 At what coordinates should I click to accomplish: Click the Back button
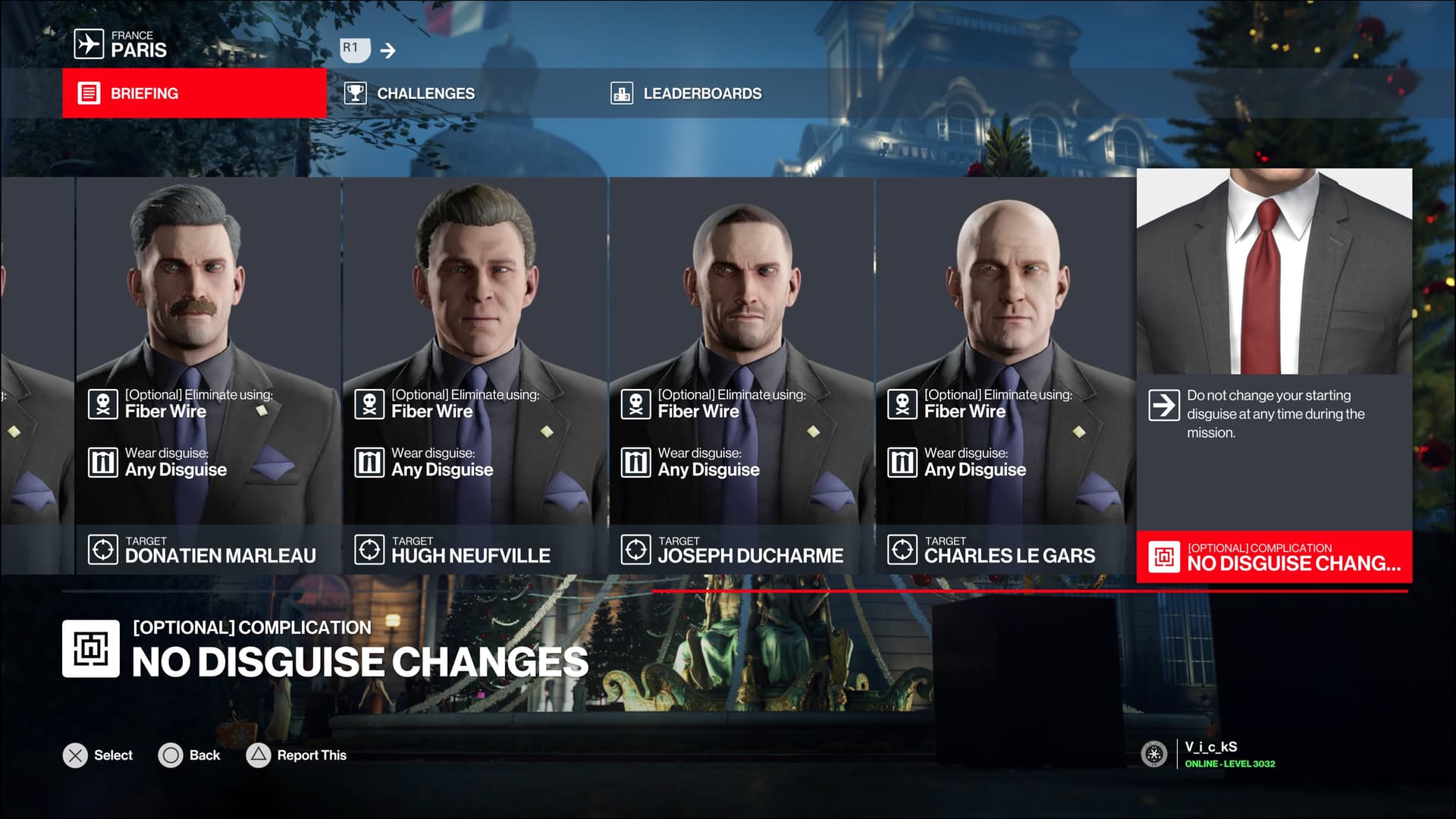click(189, 755)
